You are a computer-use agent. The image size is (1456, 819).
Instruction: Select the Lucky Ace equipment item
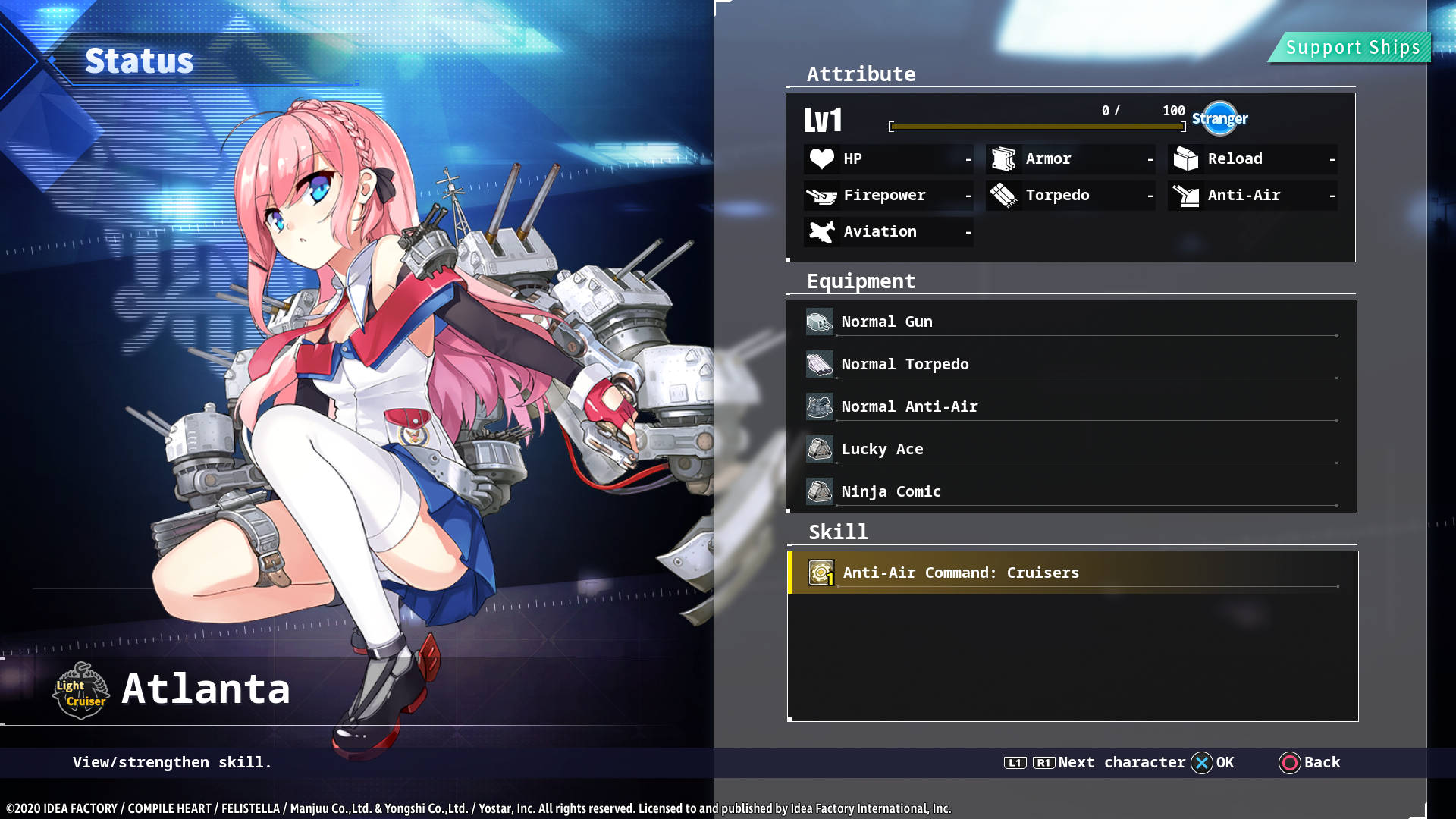point(1069,449)
